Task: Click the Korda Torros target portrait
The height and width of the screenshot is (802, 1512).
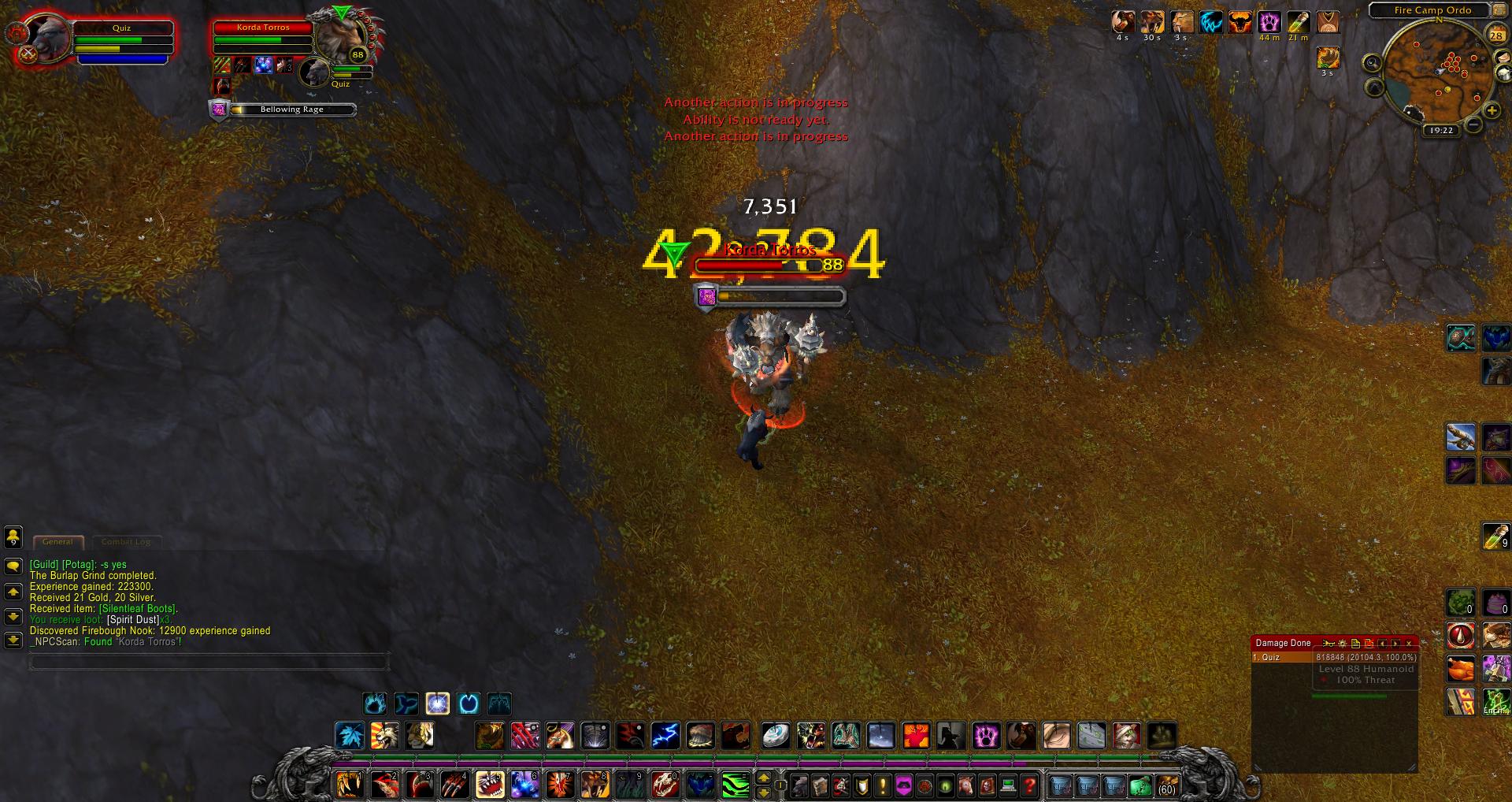Action: (x=340, y=37)
